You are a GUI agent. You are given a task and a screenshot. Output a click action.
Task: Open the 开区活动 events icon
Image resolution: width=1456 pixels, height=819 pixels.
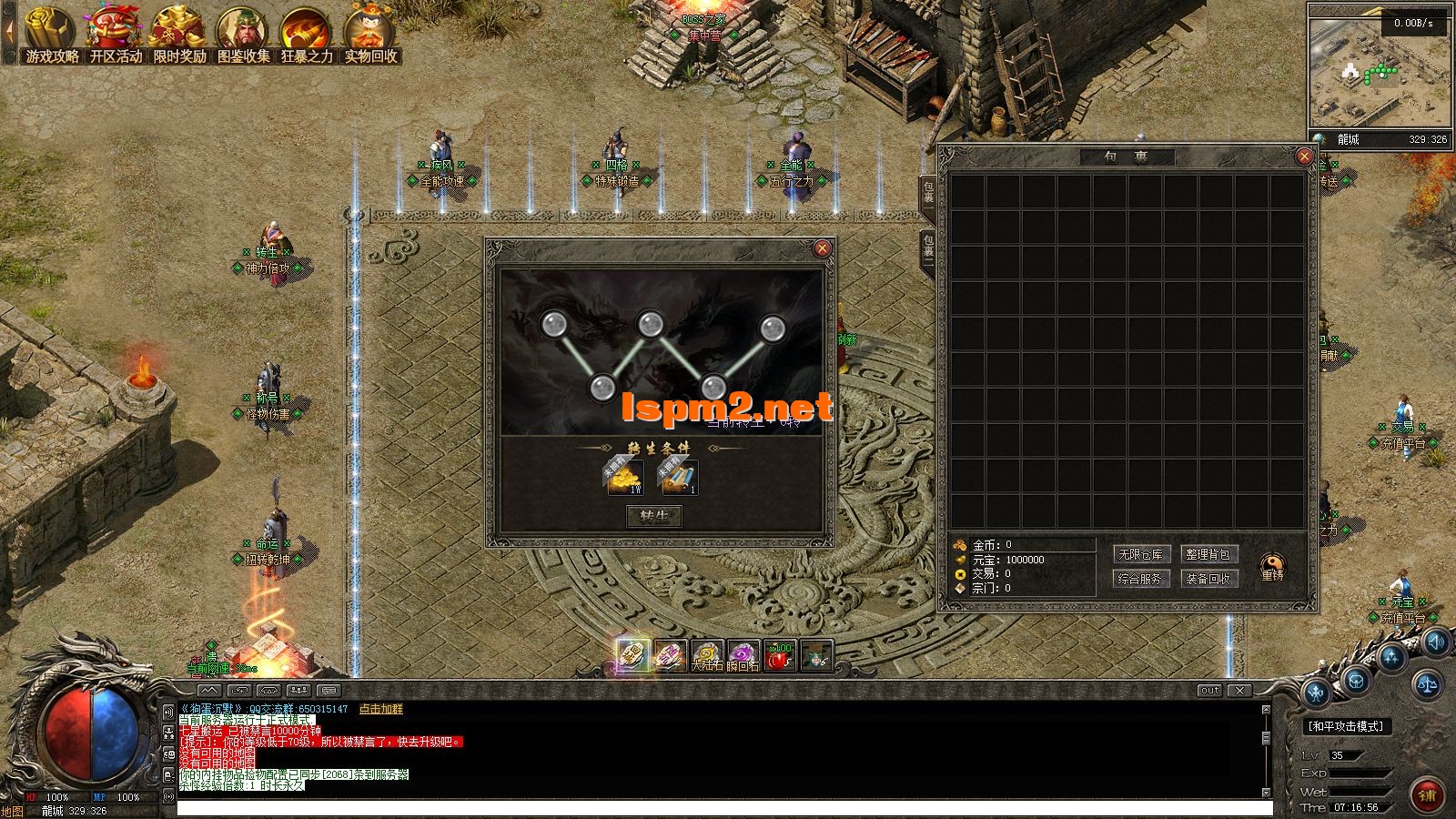pos(116,35)
